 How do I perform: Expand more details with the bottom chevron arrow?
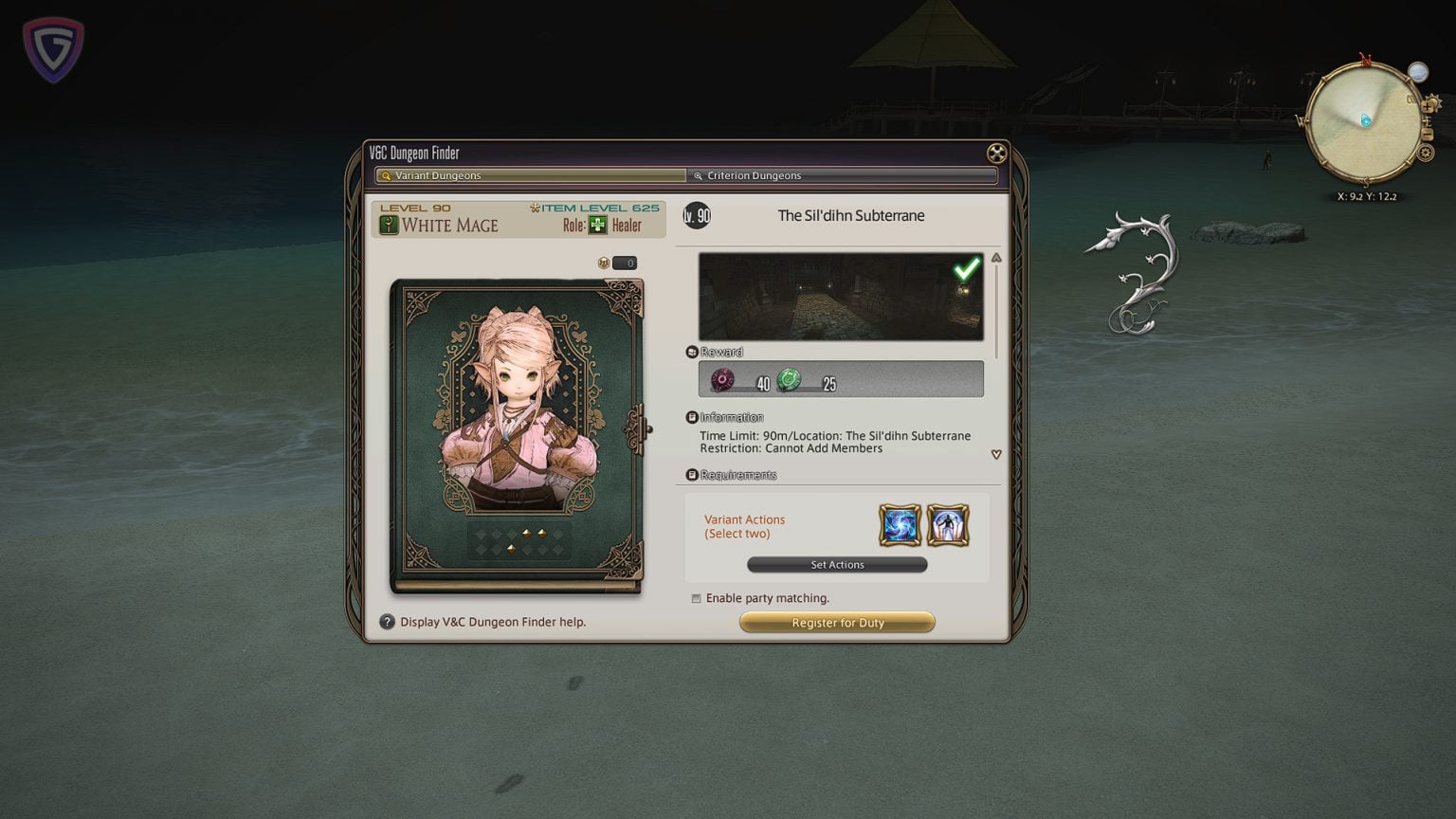pos(995,454)
